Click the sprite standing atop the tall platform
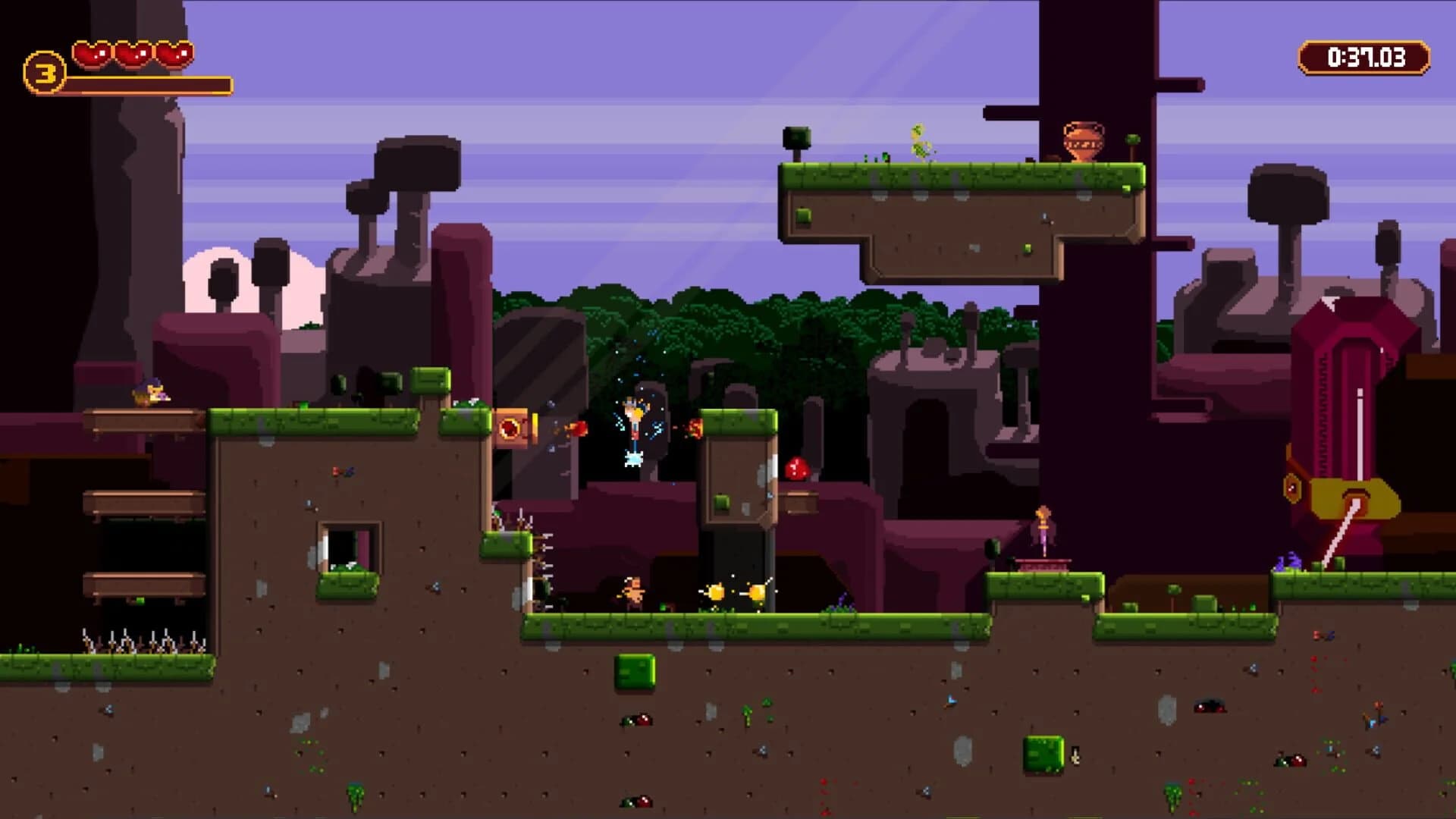This screenshot has height=819, width=1456. 918,140
